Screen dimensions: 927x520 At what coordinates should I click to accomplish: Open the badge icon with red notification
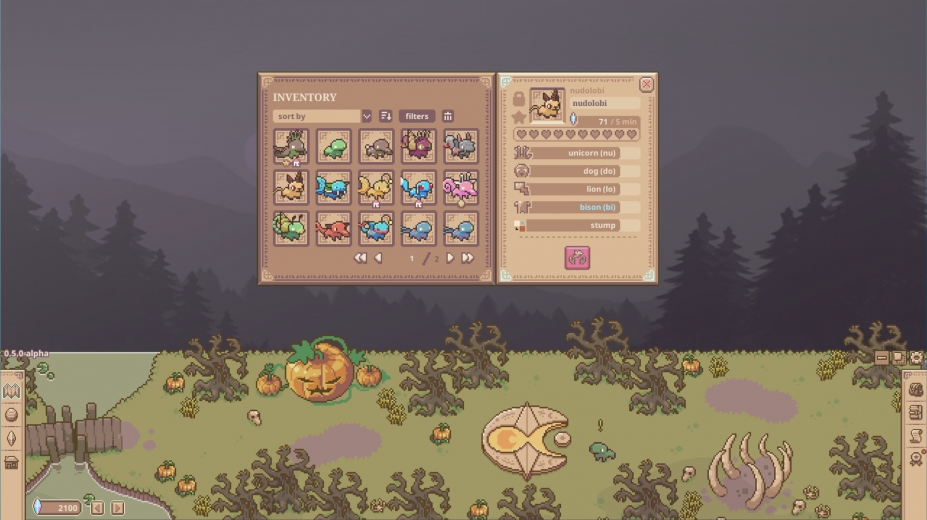coord(915,459)
